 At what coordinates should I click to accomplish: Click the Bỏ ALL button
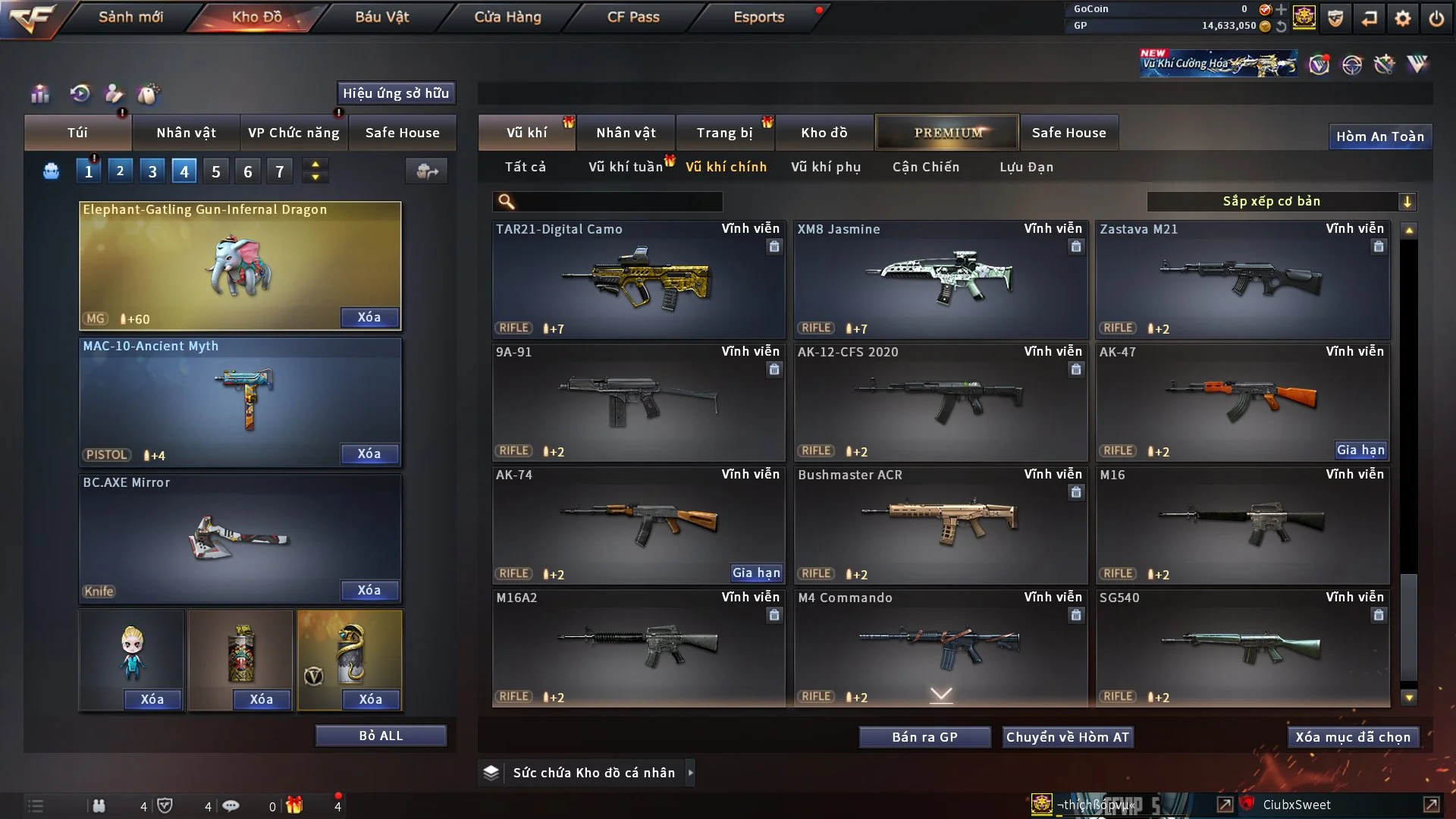(381, 736)
